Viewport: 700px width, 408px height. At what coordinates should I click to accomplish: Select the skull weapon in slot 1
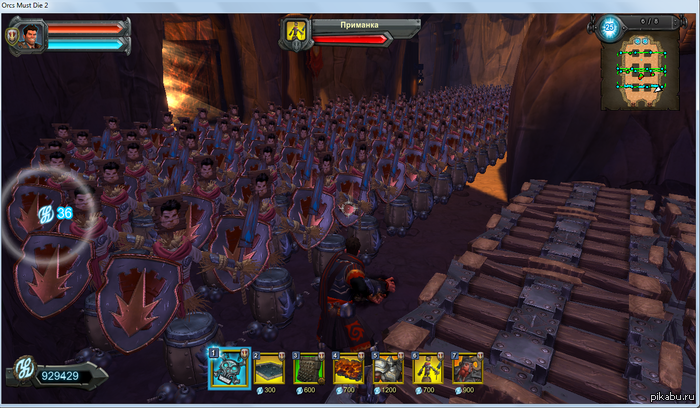[x=229, y=368]
